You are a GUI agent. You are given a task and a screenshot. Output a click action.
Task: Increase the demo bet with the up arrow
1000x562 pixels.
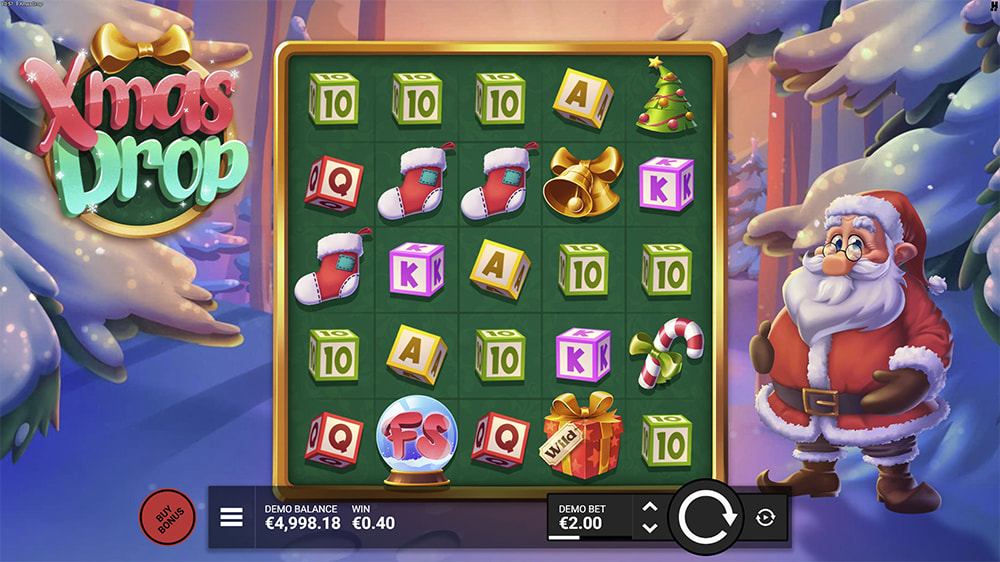coord(649,507)
